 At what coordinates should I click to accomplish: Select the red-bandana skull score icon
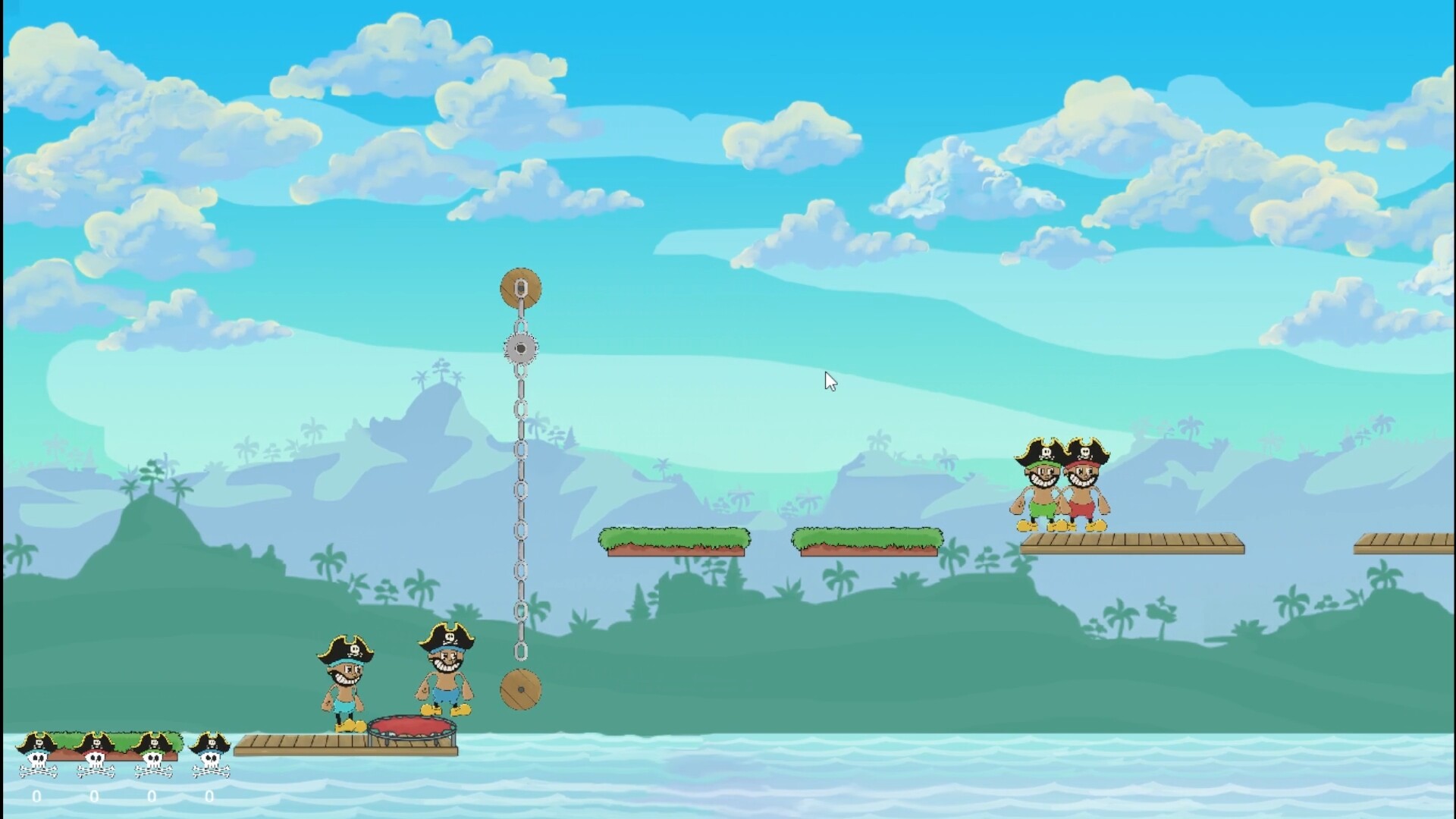tap(94, 758)
